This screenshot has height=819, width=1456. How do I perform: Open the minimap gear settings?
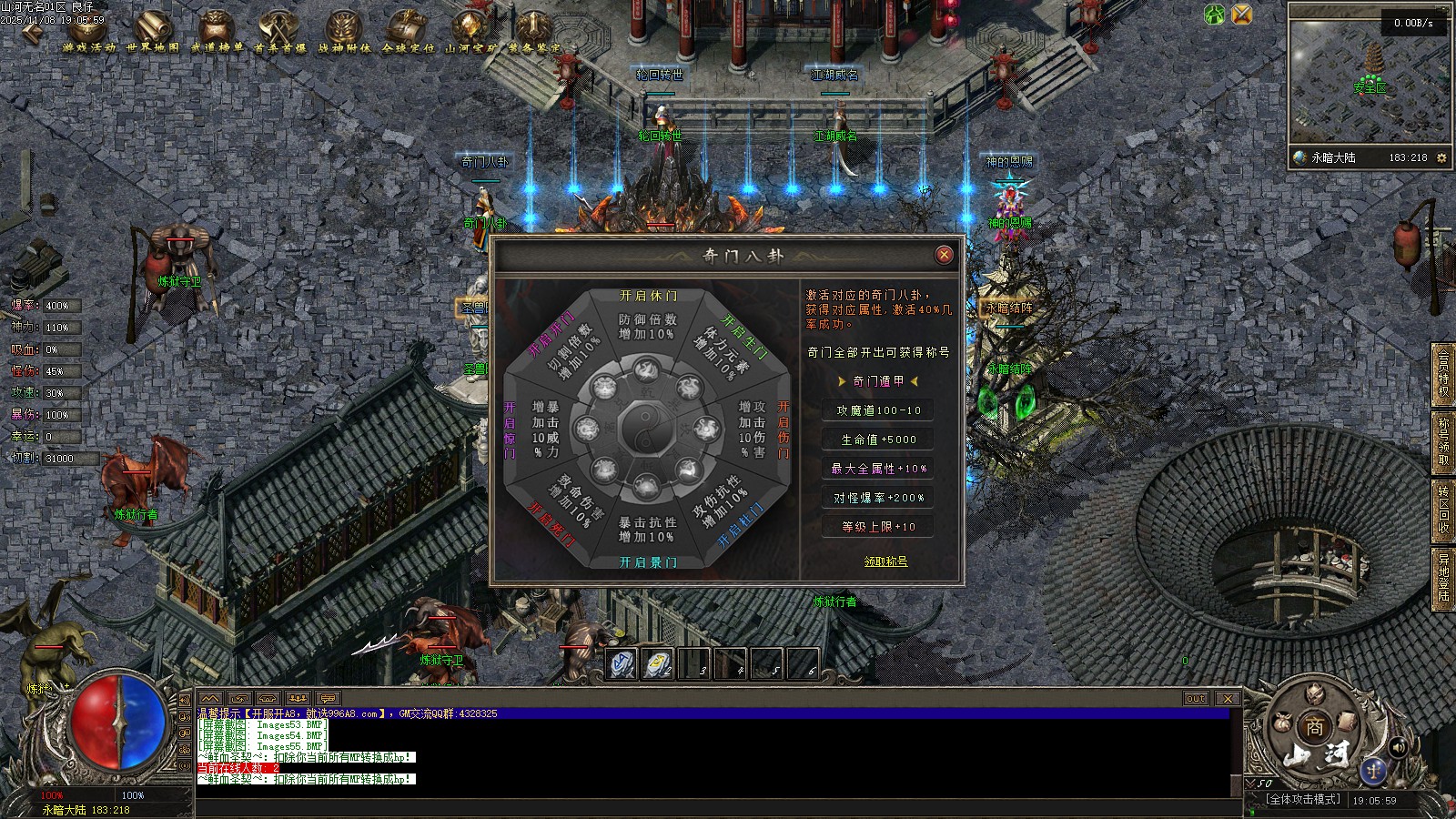[x=1441, y=157]
